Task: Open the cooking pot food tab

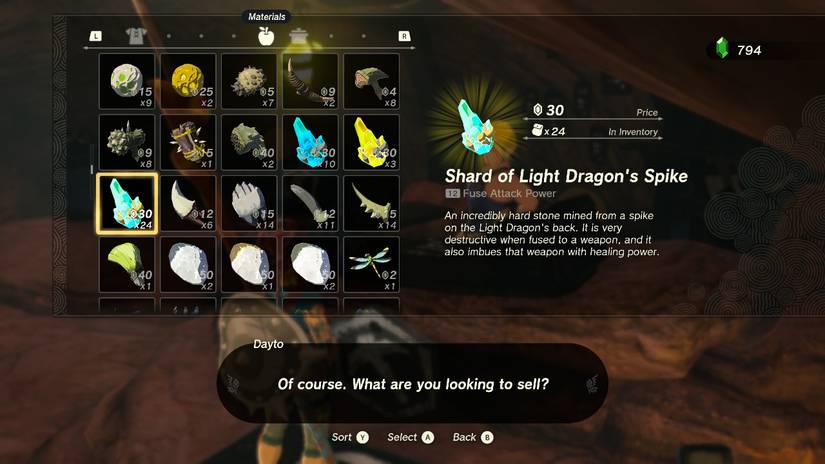Action: pyautogui.click(x=298, y=37)
